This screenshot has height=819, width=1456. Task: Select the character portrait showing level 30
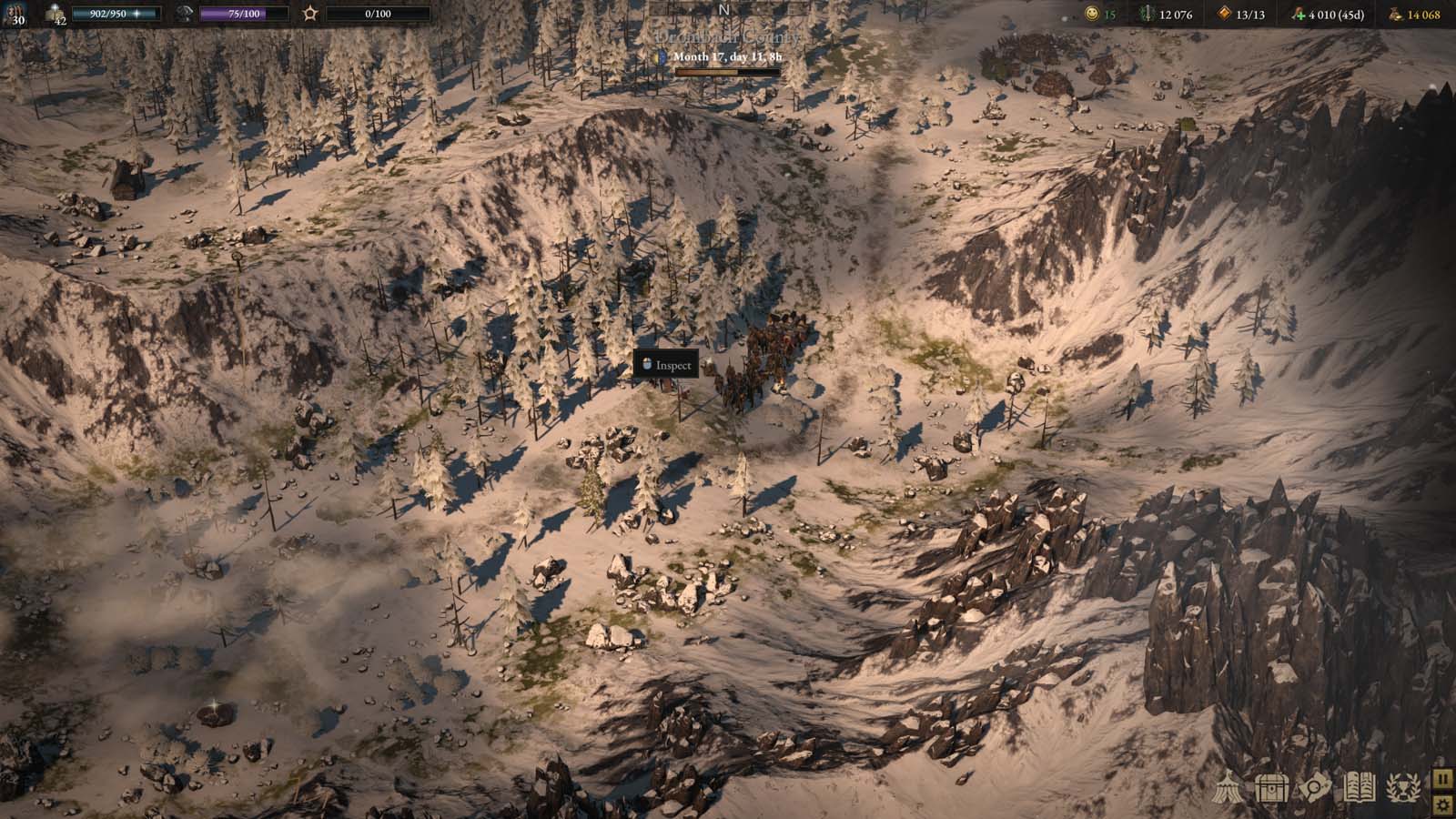point(15,13)
